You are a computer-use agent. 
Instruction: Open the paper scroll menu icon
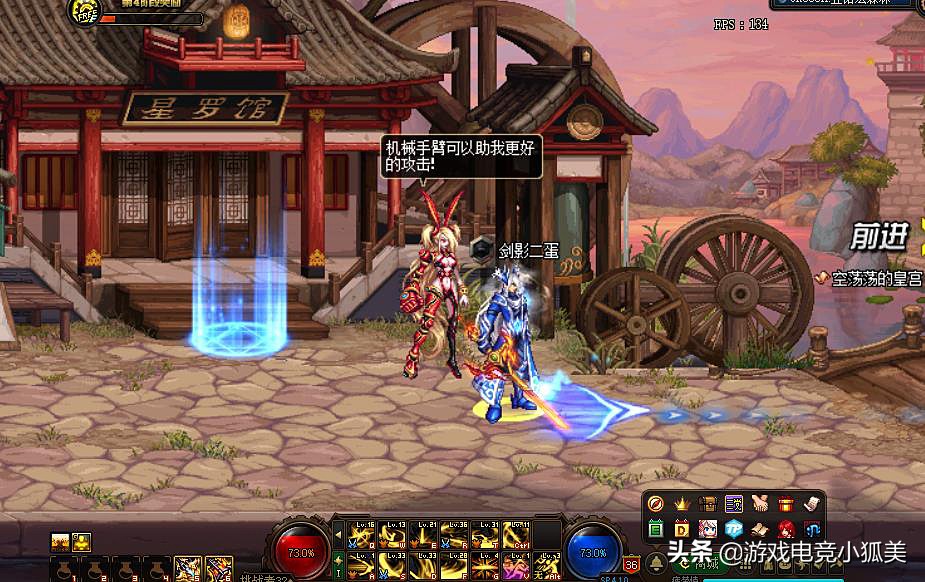coord(812,503)
